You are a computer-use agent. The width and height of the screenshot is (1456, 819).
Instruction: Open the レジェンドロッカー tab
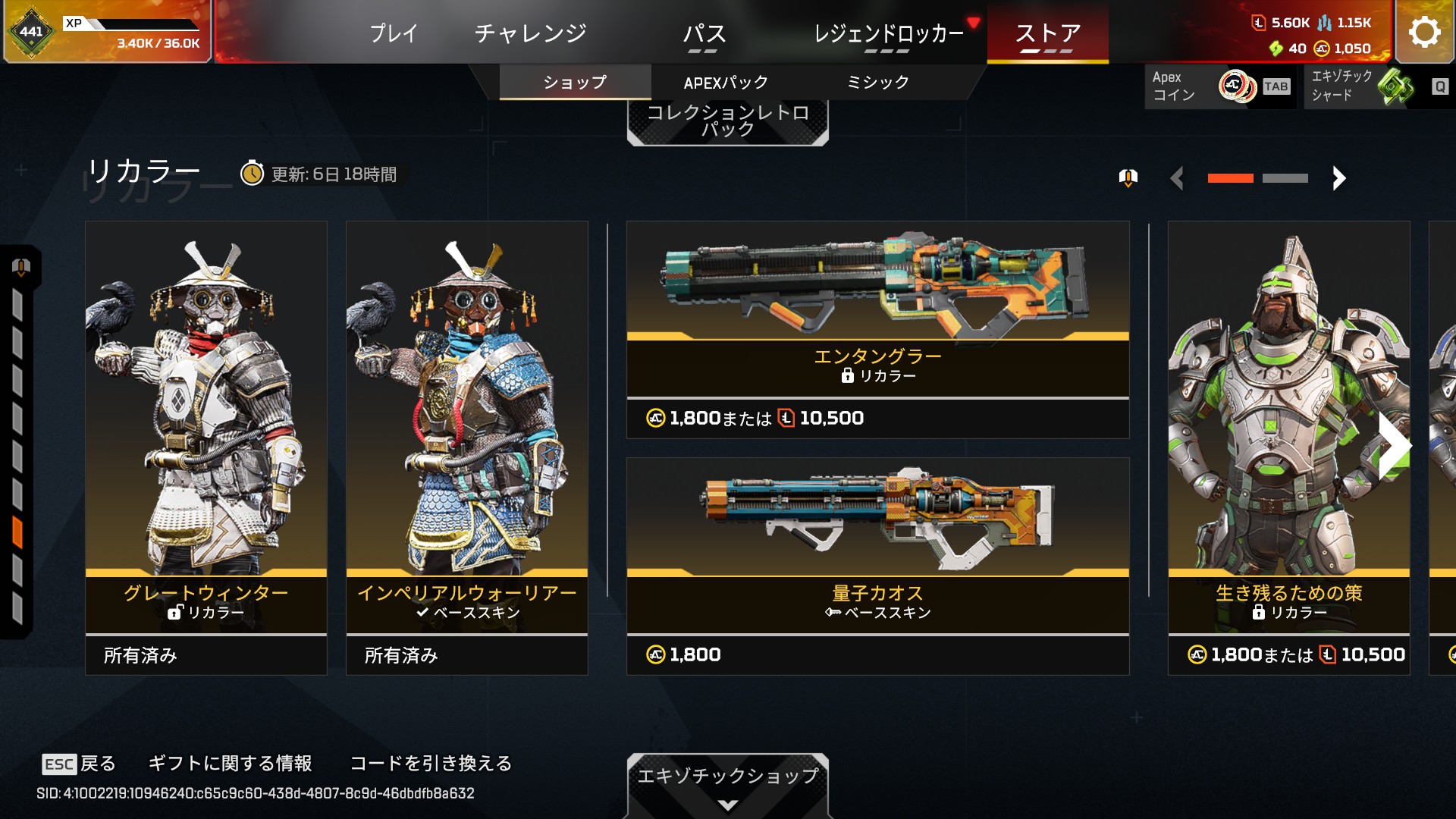[888, 33]
